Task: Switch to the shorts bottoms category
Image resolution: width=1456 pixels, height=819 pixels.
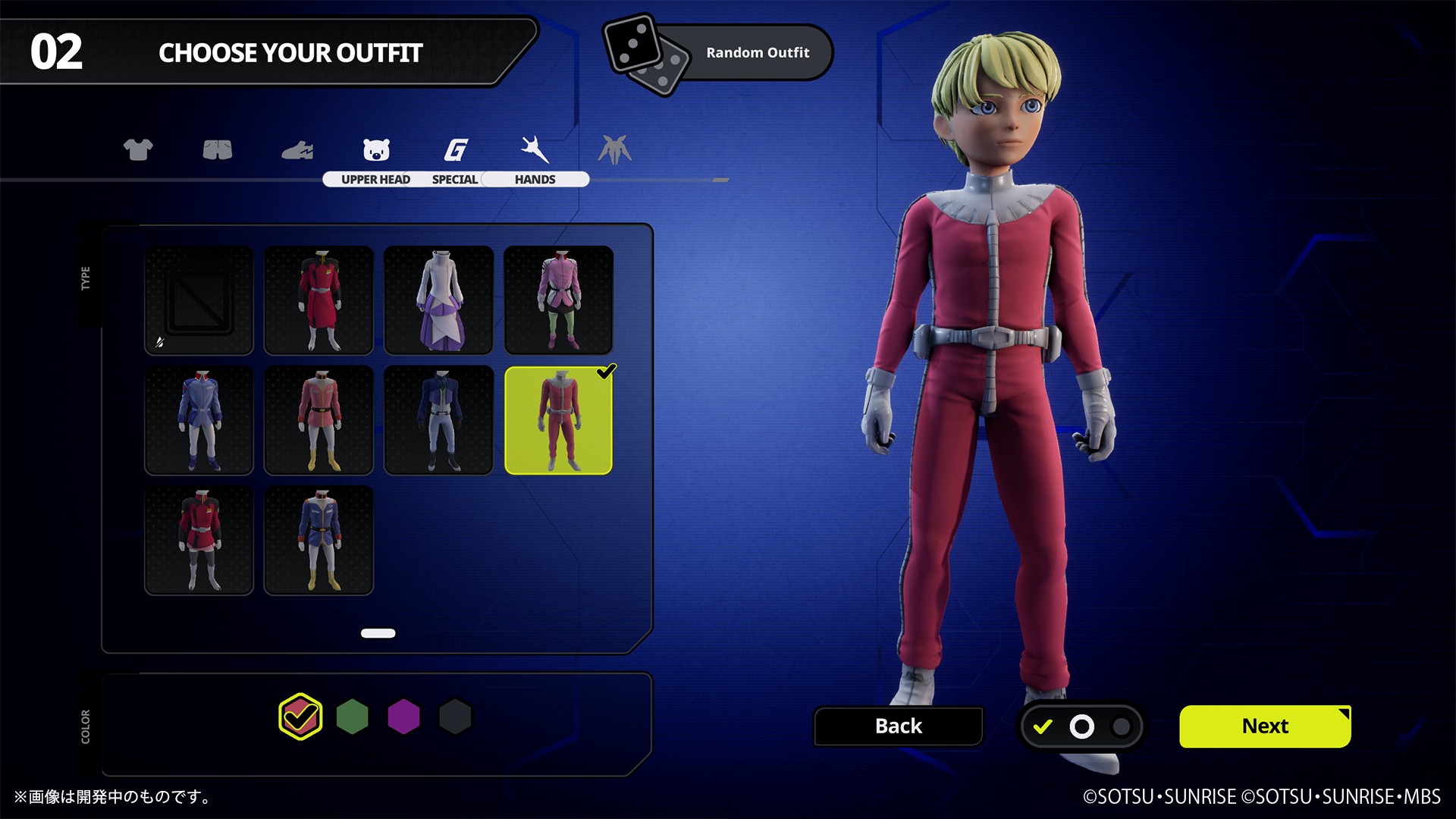Action: point(218,149)
